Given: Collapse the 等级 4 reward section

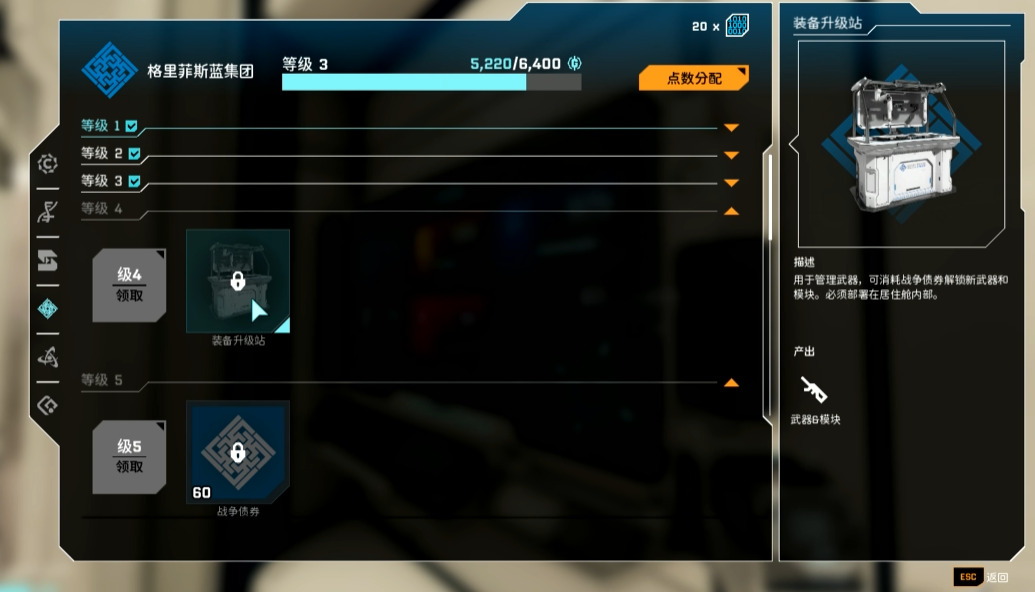Looking at the screenshot, I should pos(731,211).
